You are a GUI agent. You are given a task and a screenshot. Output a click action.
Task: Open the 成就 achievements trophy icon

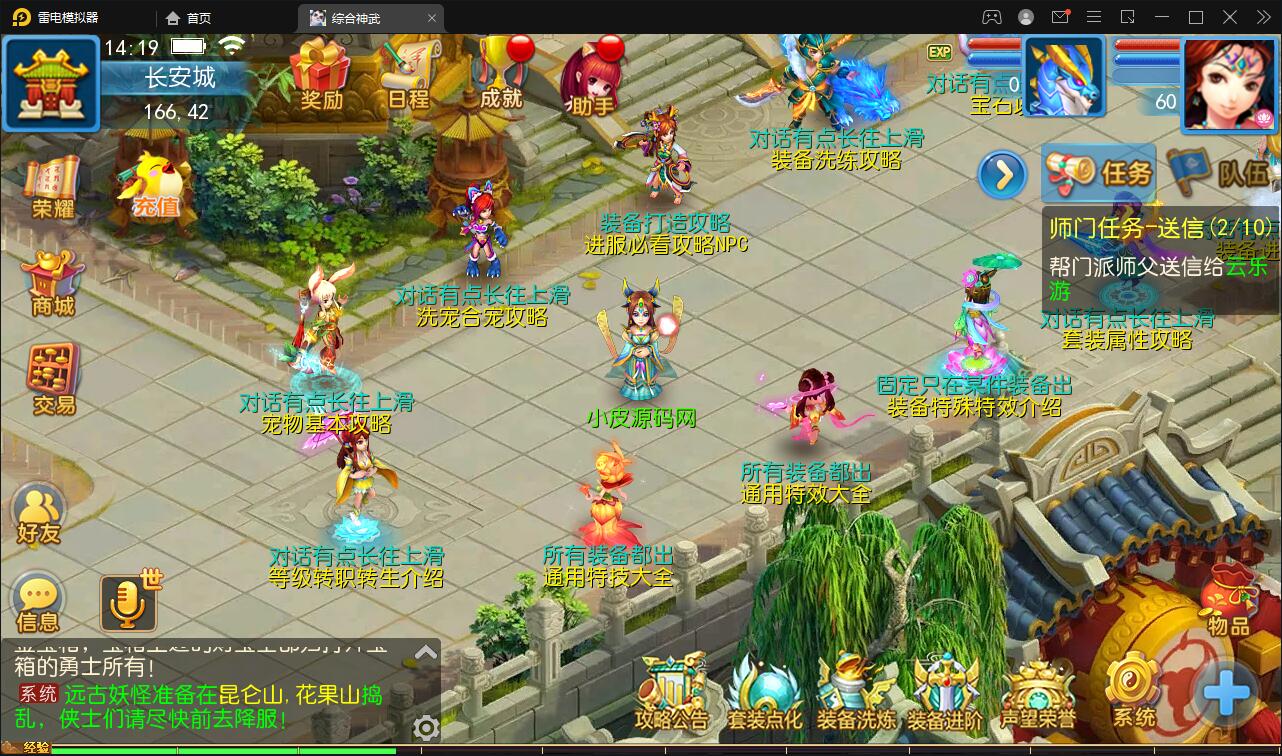(x=497, y=72)
